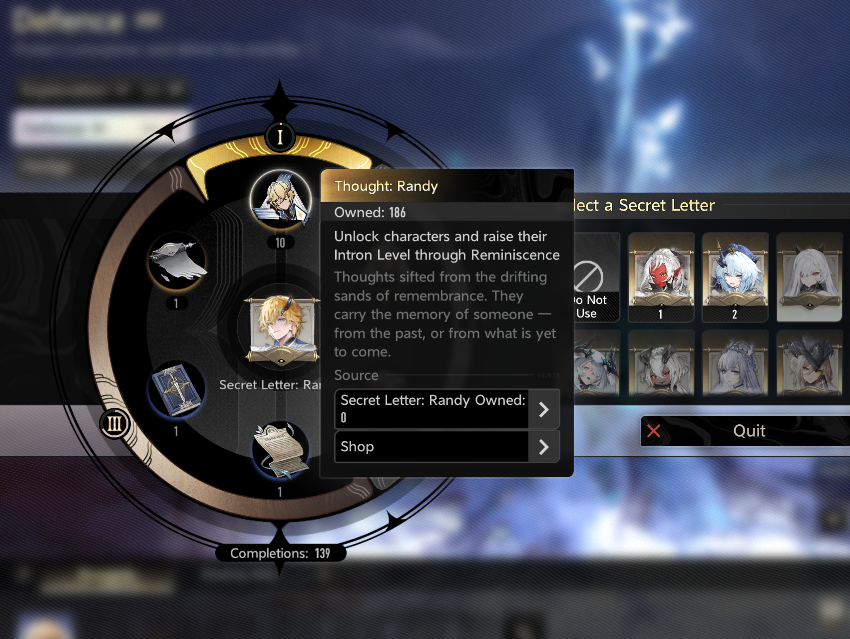Inspect the paper scroll reward icon
Screen dimensions: 850x639
tap(279, 452)
